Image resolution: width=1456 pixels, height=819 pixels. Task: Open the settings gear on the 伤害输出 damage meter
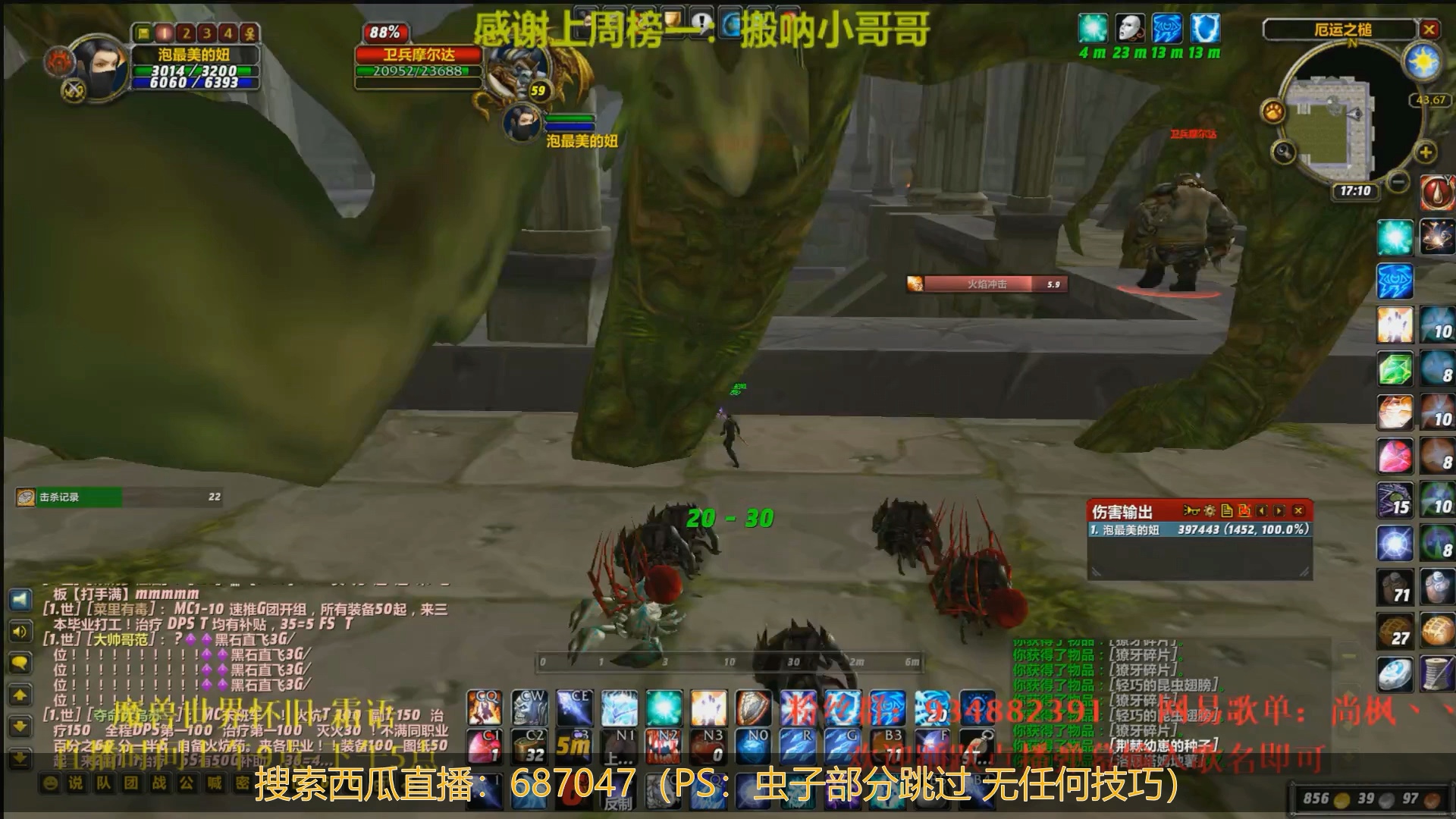pyautogui.click(x=1210, y=511)
